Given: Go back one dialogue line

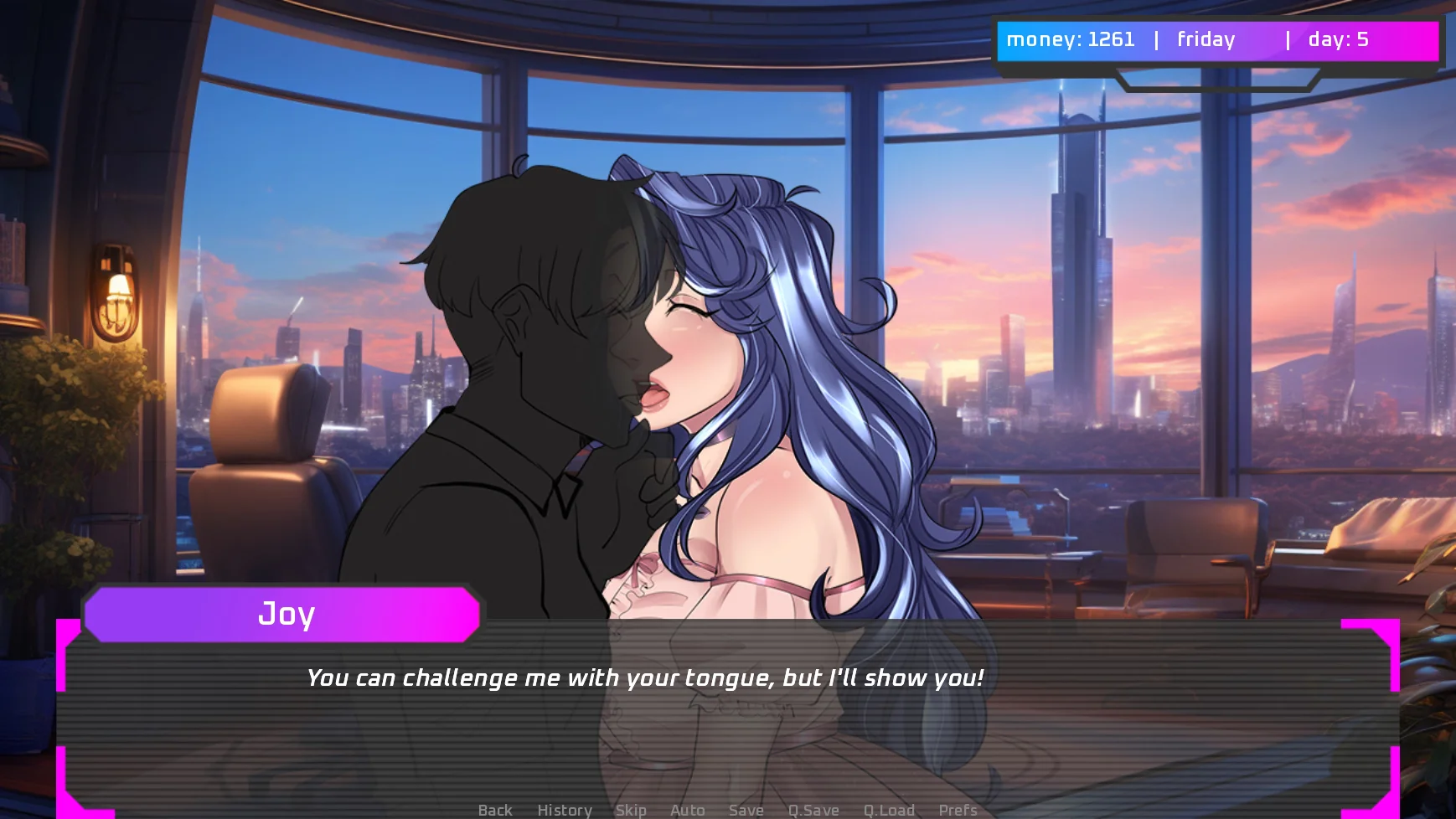Looking at the screenshot, I should click(x=494, y=810).
